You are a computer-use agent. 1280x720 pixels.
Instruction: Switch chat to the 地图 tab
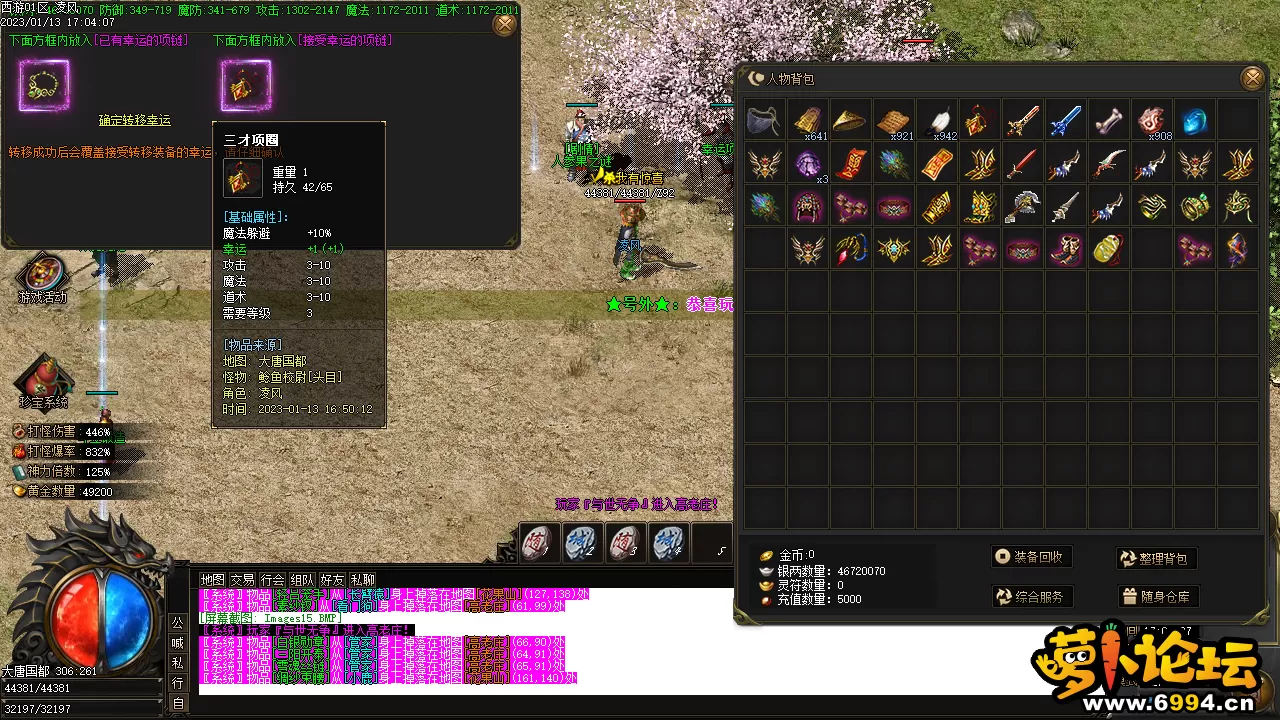(x=212, y=580)
